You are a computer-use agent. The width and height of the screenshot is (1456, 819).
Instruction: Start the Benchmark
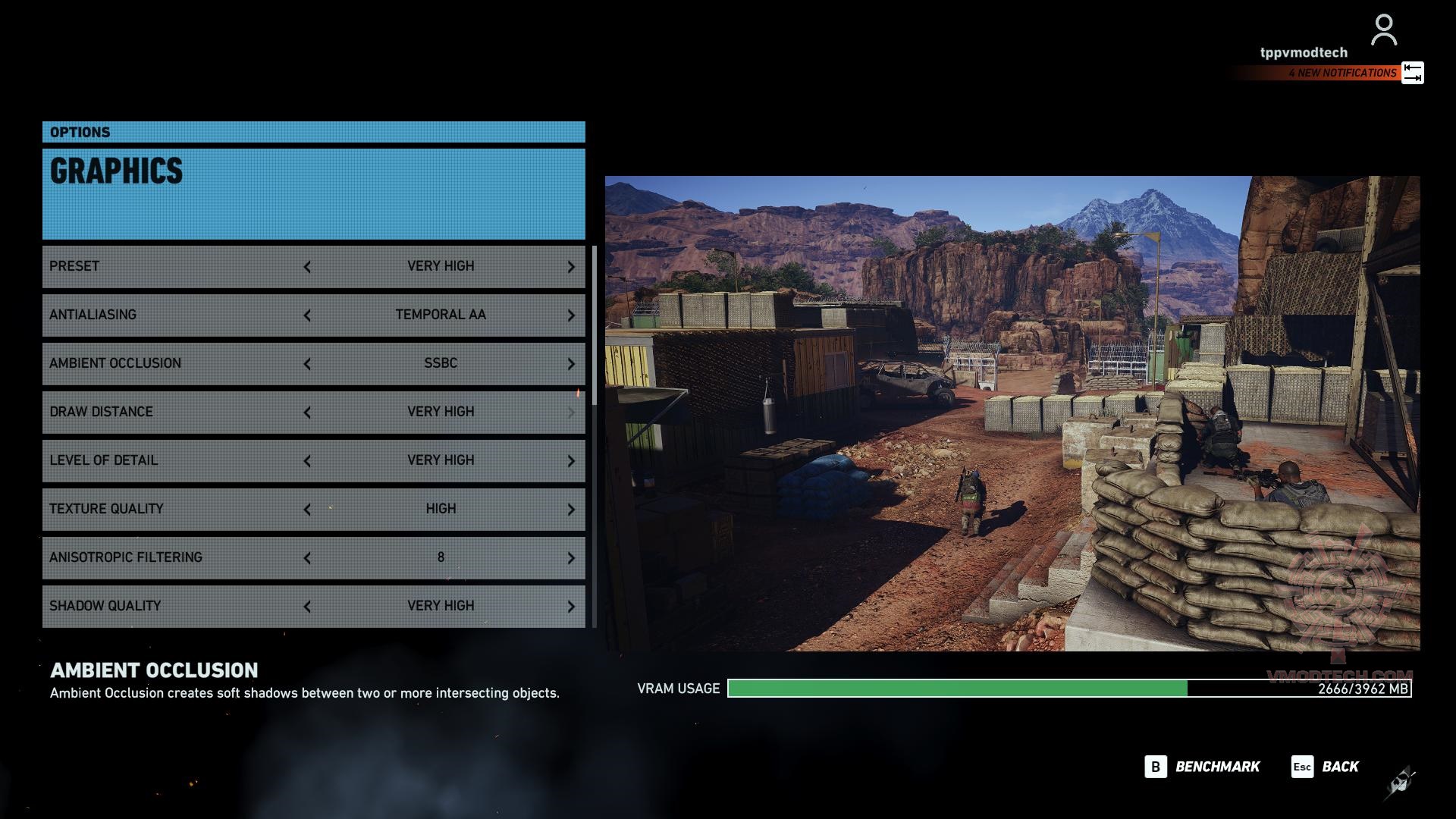point(1202,767)
